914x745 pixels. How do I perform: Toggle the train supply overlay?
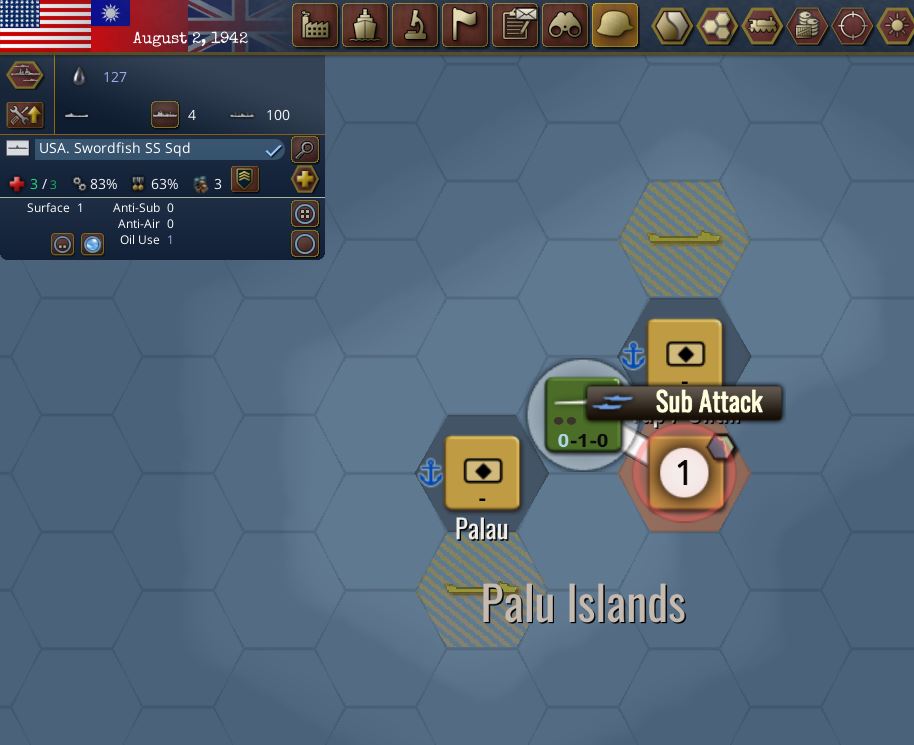click(762, 26)
